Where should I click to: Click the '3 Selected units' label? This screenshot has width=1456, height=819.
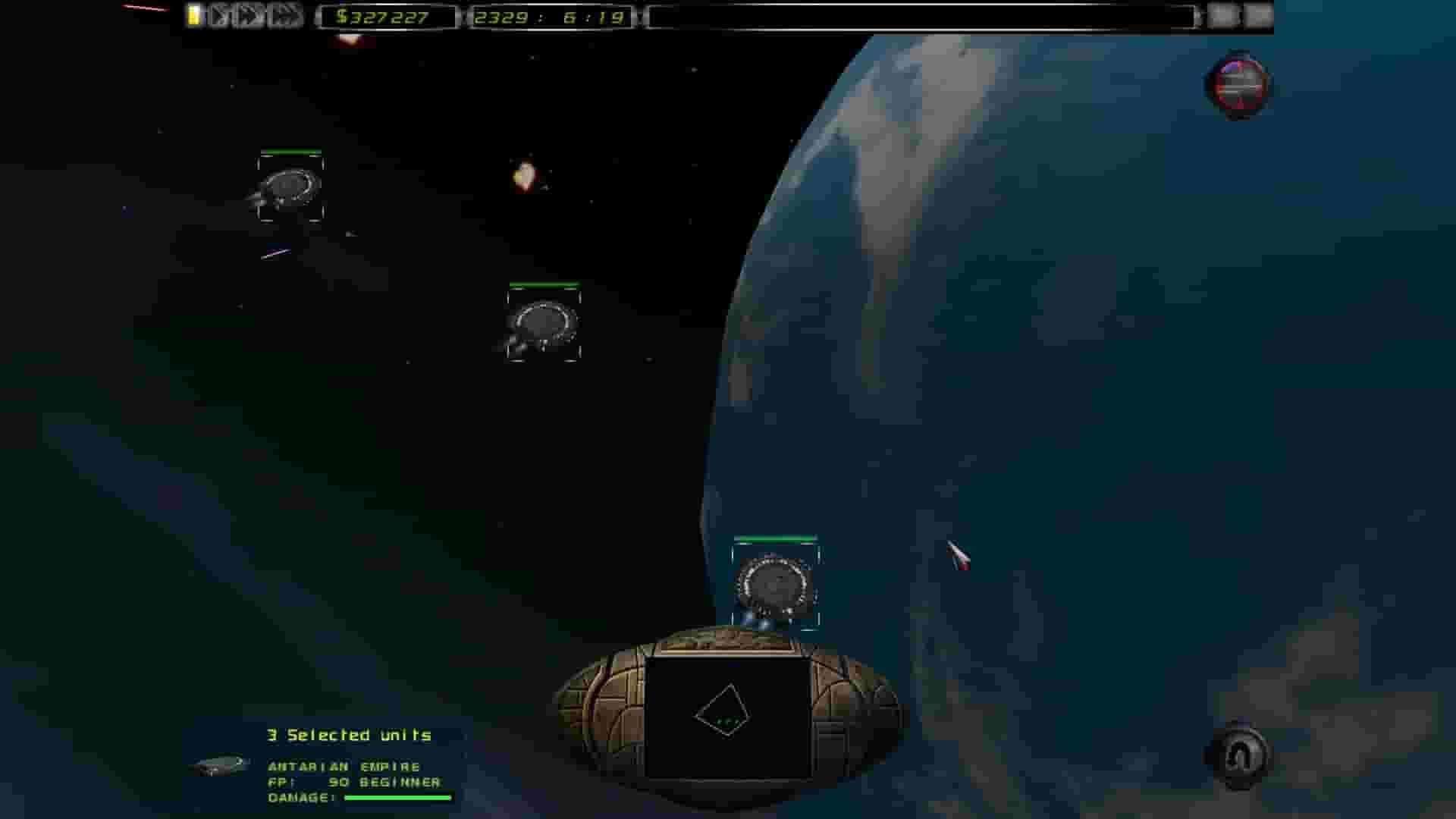tap(347, 734)
